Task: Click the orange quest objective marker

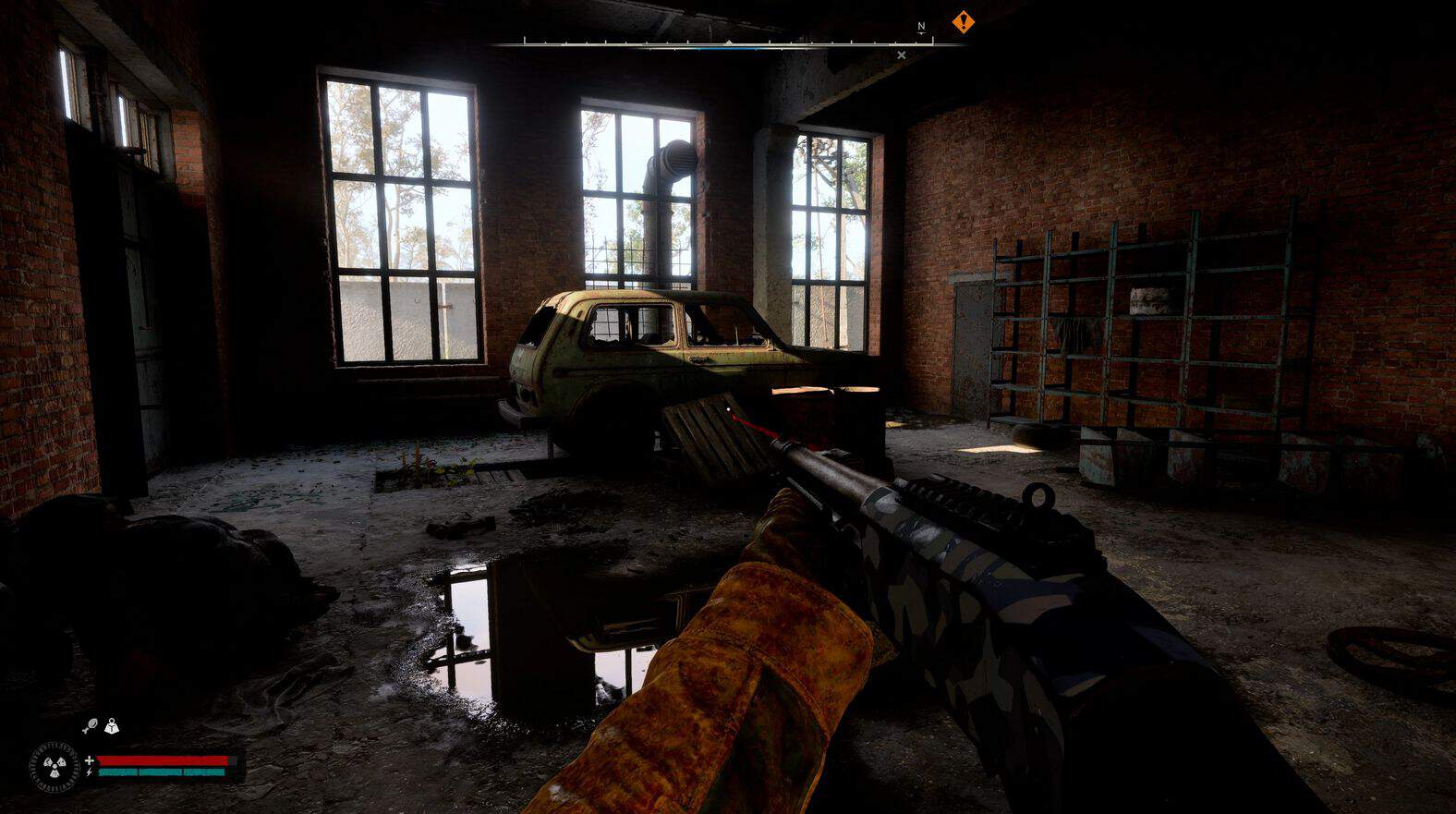Action: coord(964,20)
